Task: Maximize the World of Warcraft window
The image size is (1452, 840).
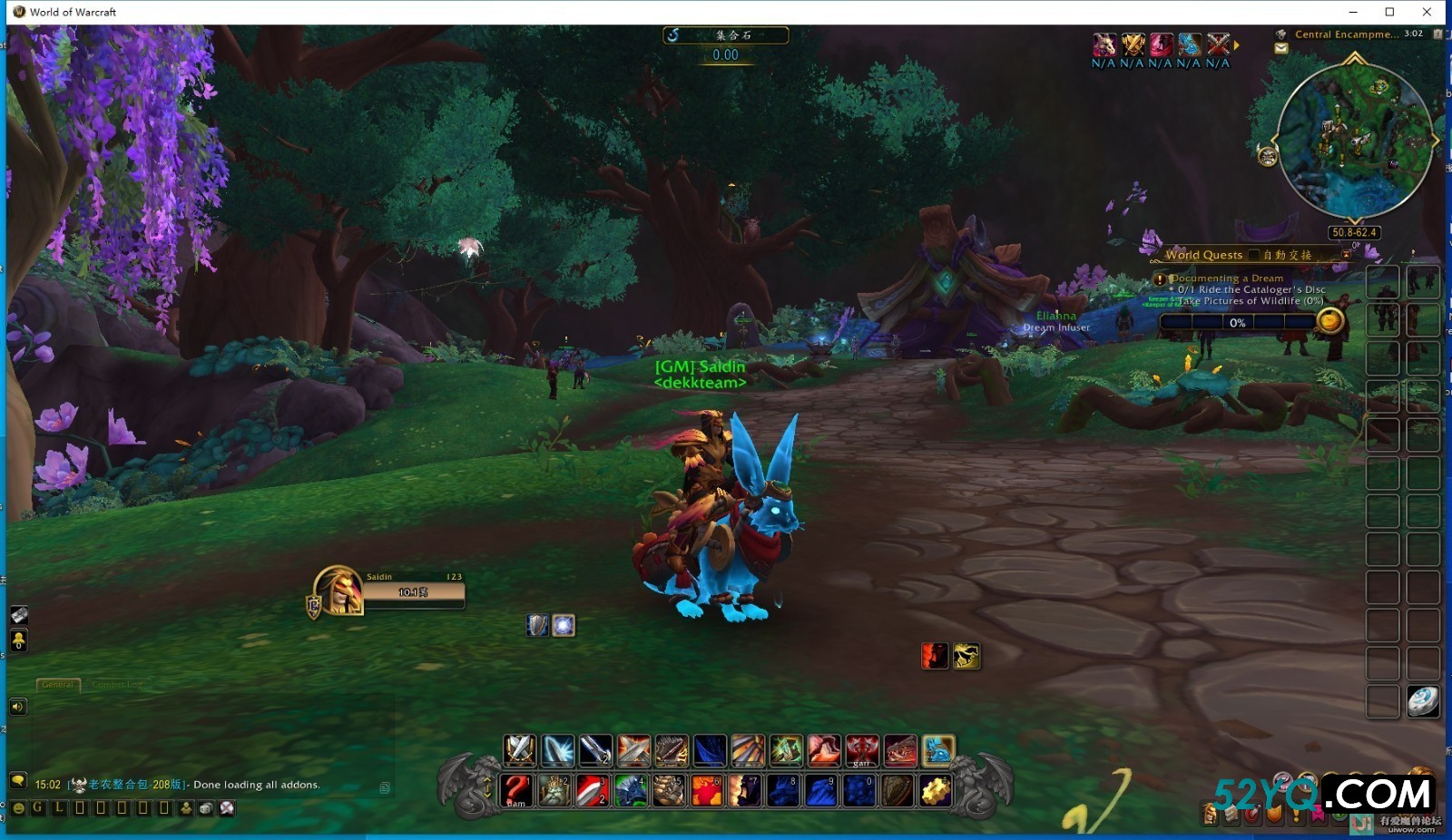Action: point(1389,12)
